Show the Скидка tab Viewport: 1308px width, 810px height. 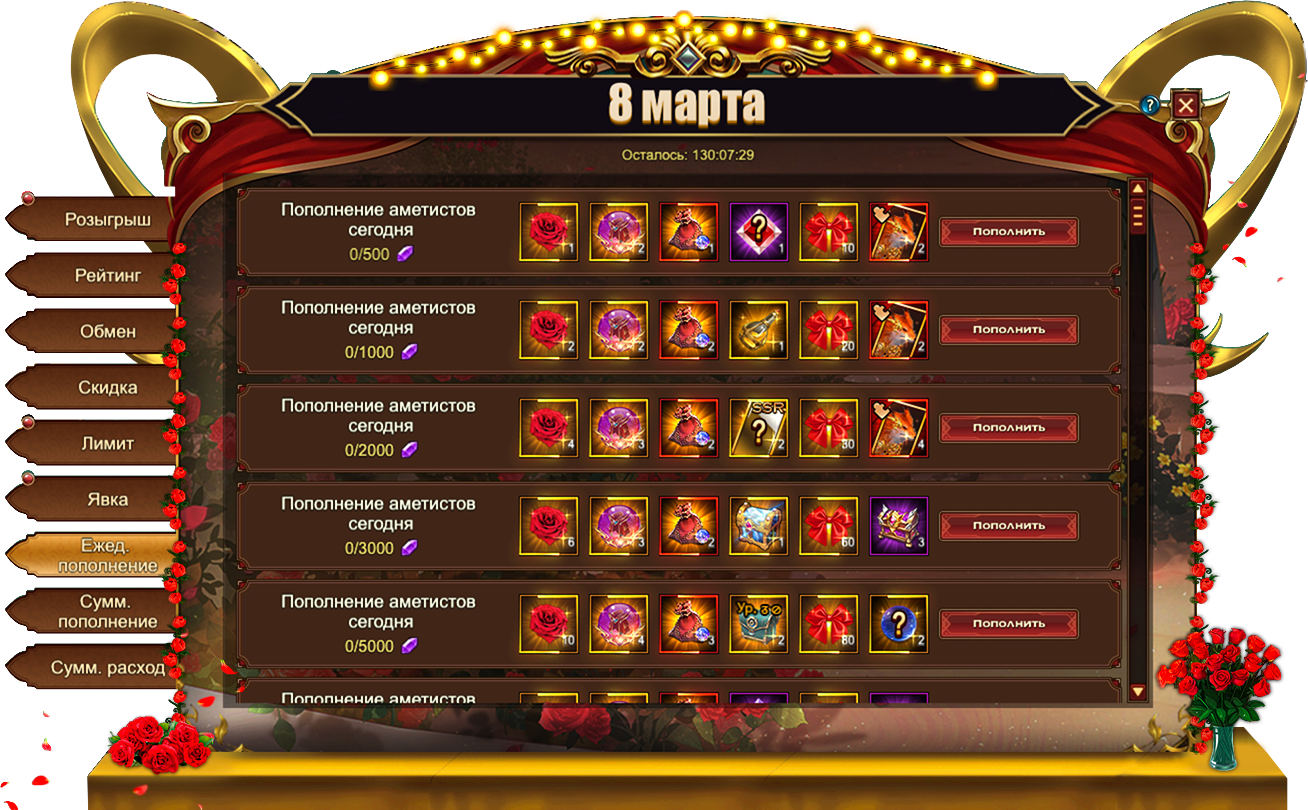(107, 387)
